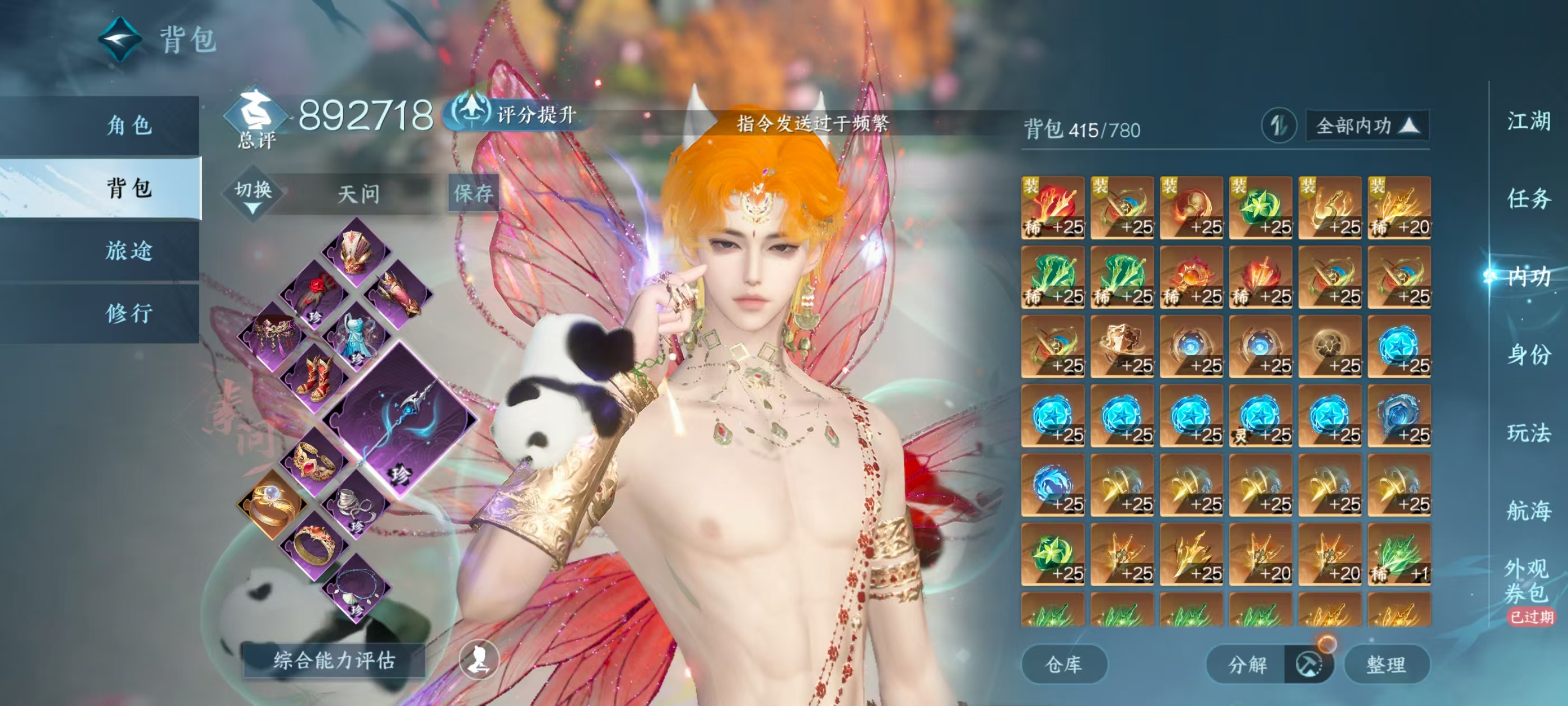The image size is (1568, 706).
Task: Open the red flame inner-skill item 稀+25
Action: click(1053, 207)
